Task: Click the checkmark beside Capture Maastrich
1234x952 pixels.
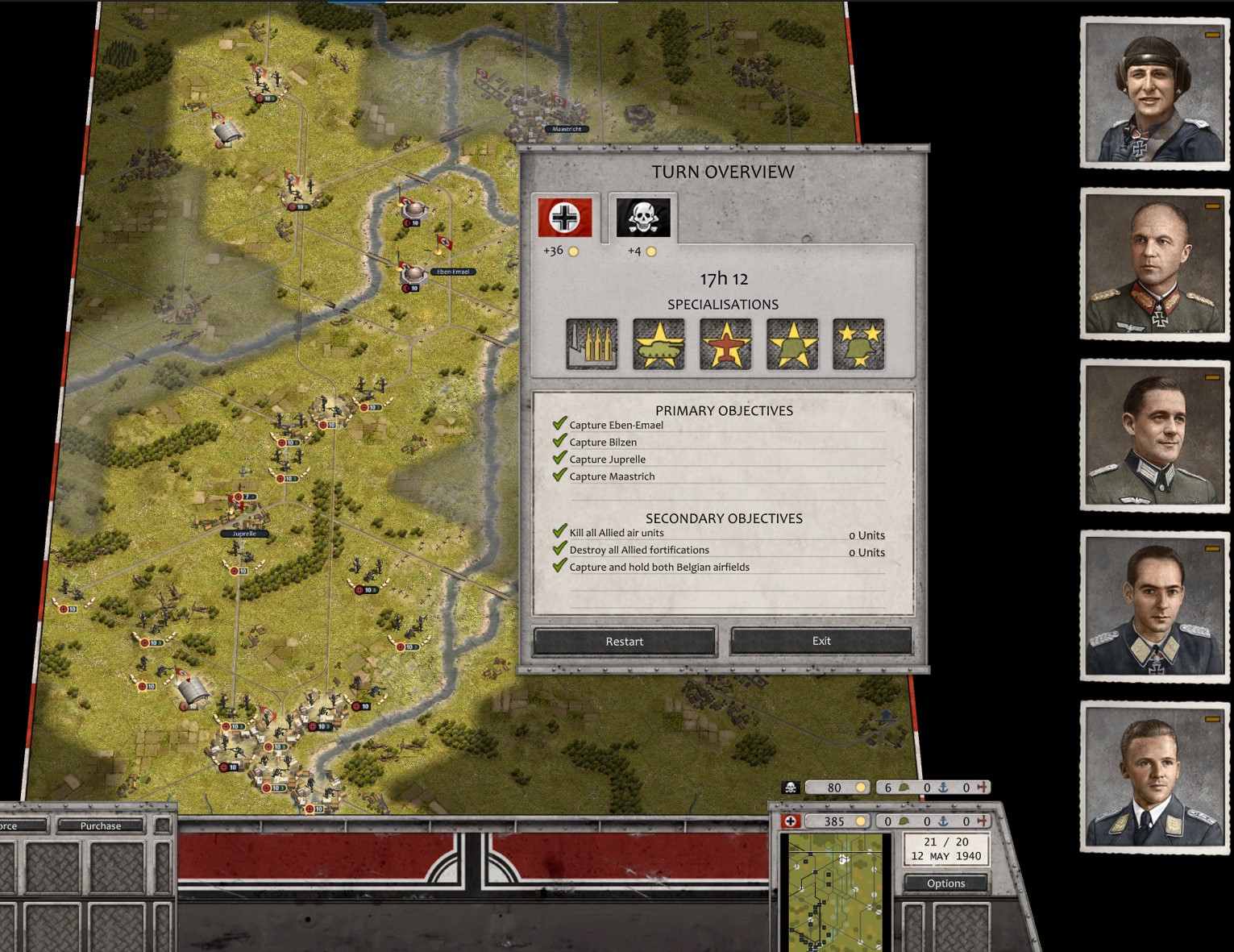Action: click(x=559, y=474)
